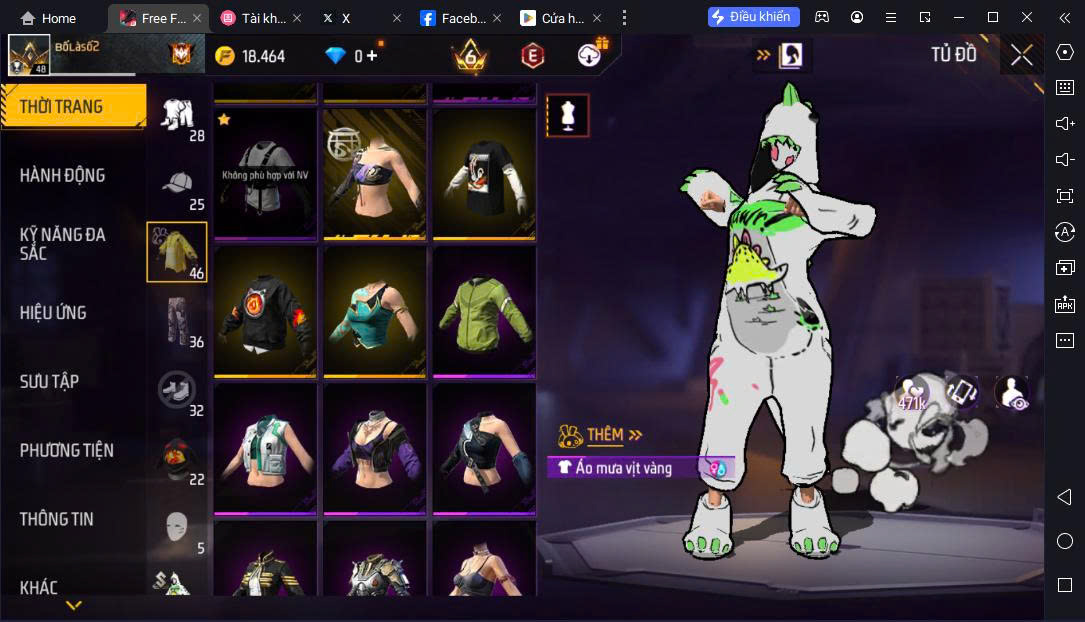Select the black penguin t-shirt
Viewport: 1085px width, 622px height.
(483, 174)
